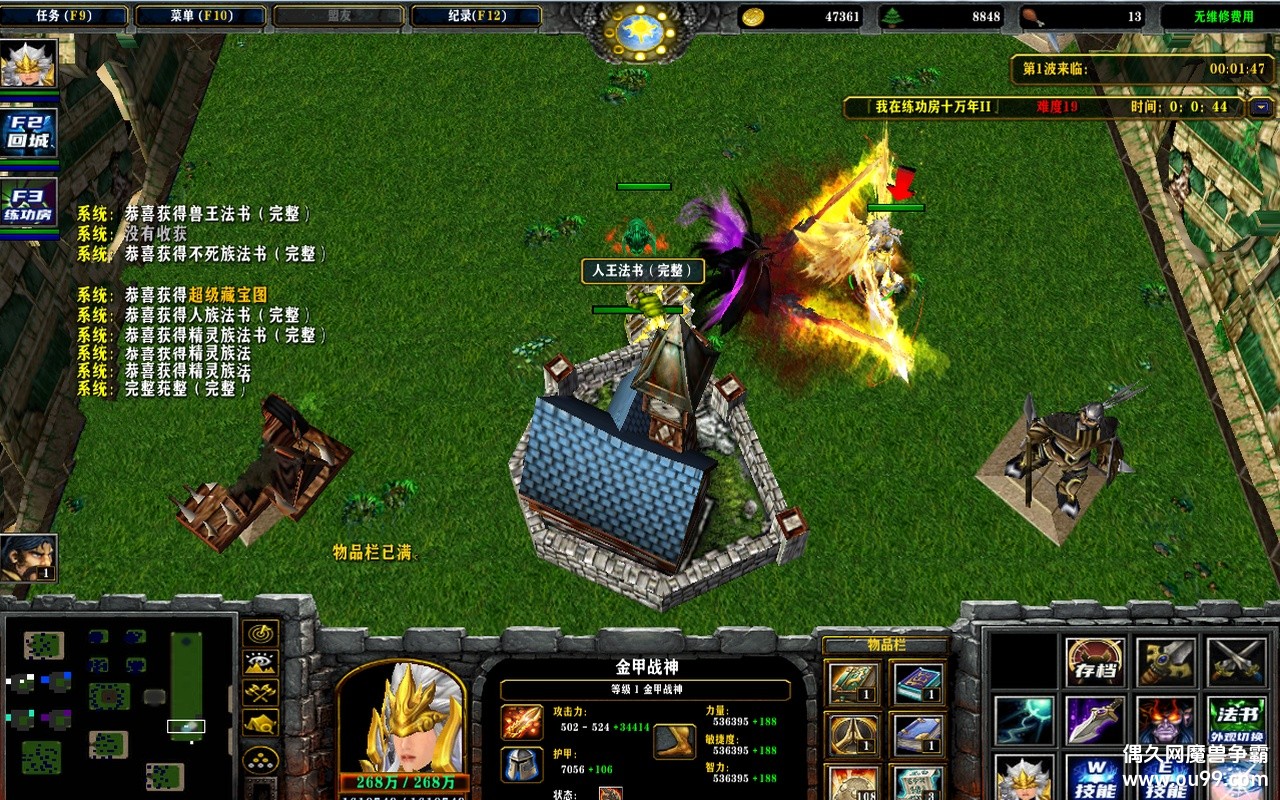Open the 任务 (F9) quests menu

click(64, 16)
